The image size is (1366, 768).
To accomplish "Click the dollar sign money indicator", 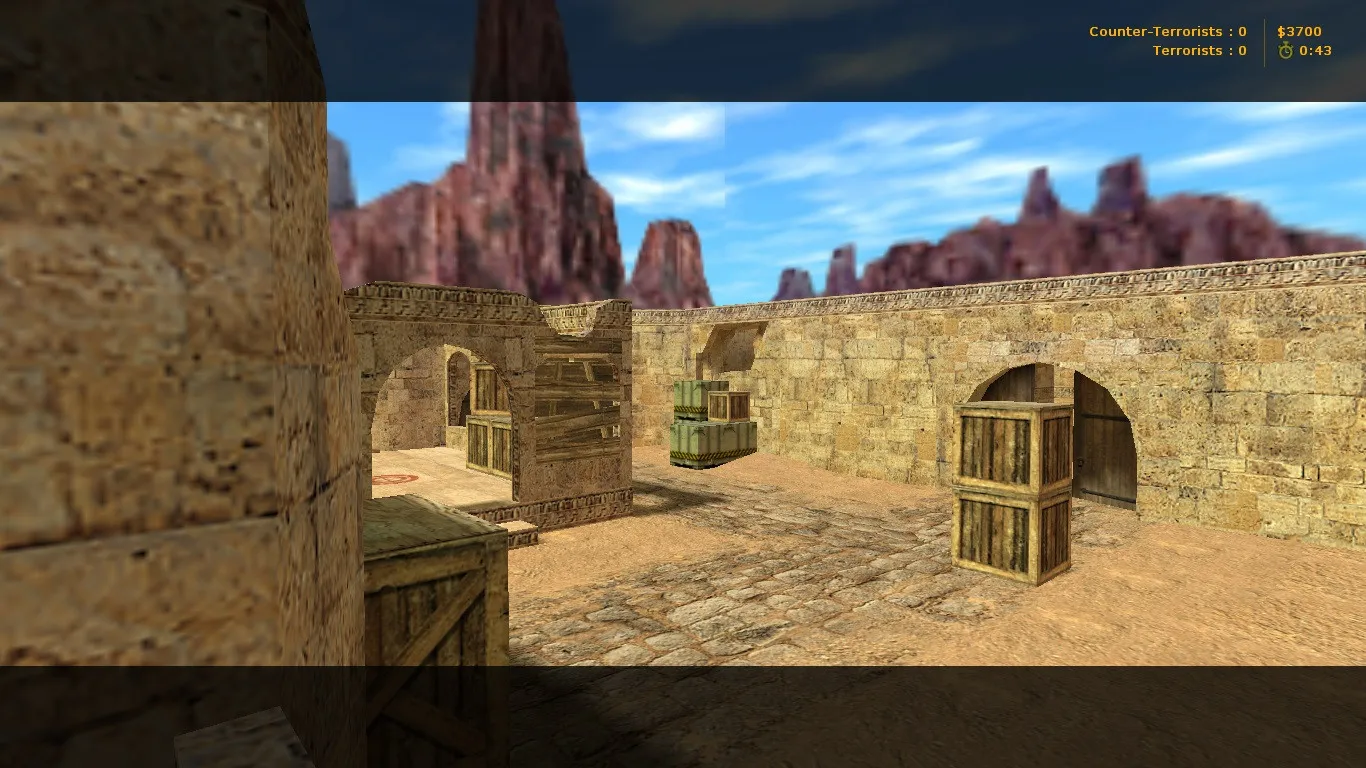I will [1280, 31].
